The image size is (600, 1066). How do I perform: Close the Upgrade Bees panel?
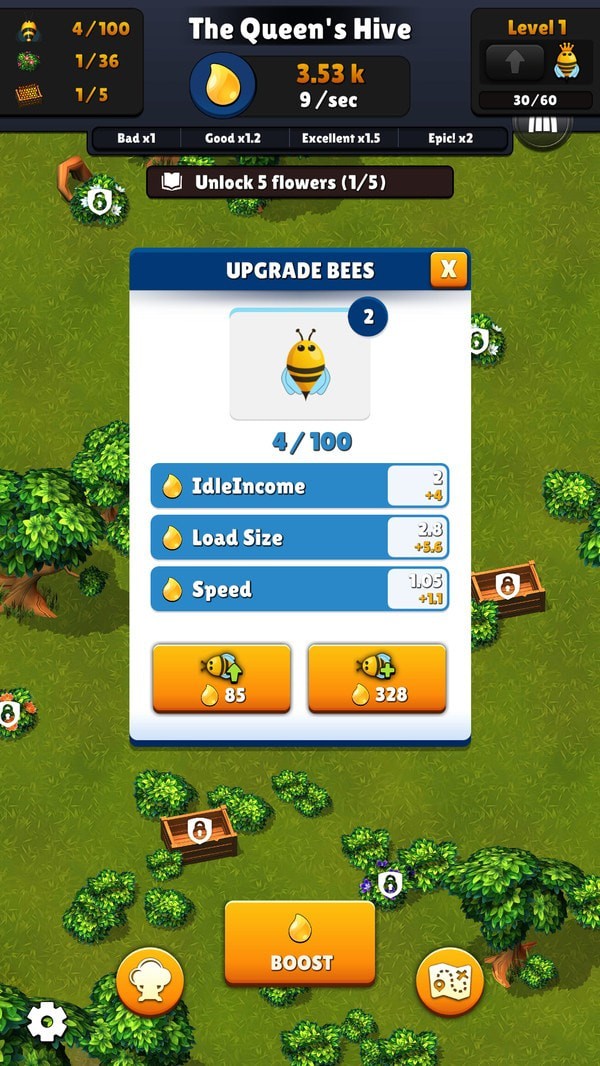448,268
